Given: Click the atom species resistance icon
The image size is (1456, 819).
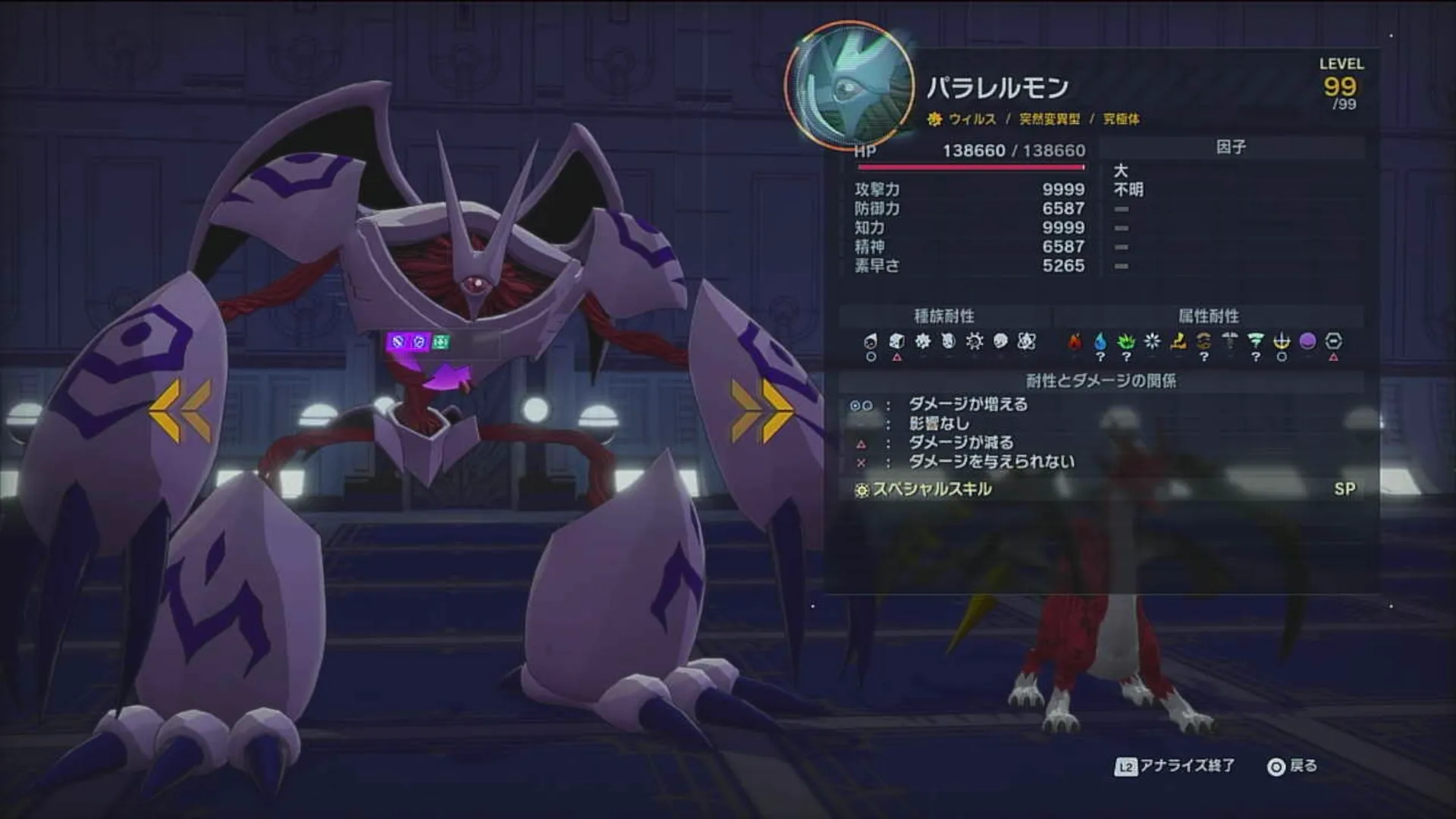Looking at the screenshot, I should pyautogui.click(x=1028, y=341).
